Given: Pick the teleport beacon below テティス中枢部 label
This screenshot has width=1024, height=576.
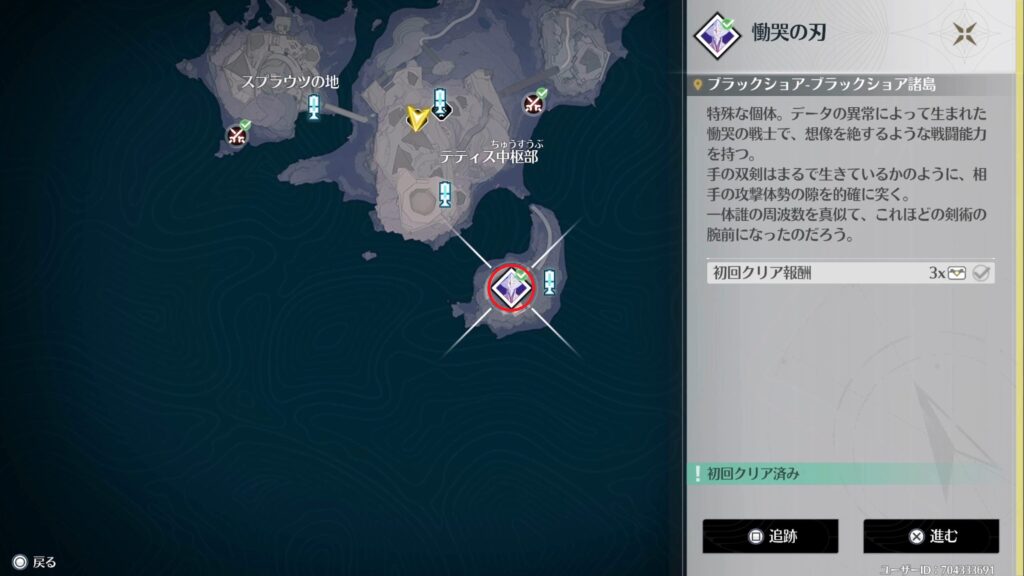Looking at the screenshot, I should tap(445, 194).
